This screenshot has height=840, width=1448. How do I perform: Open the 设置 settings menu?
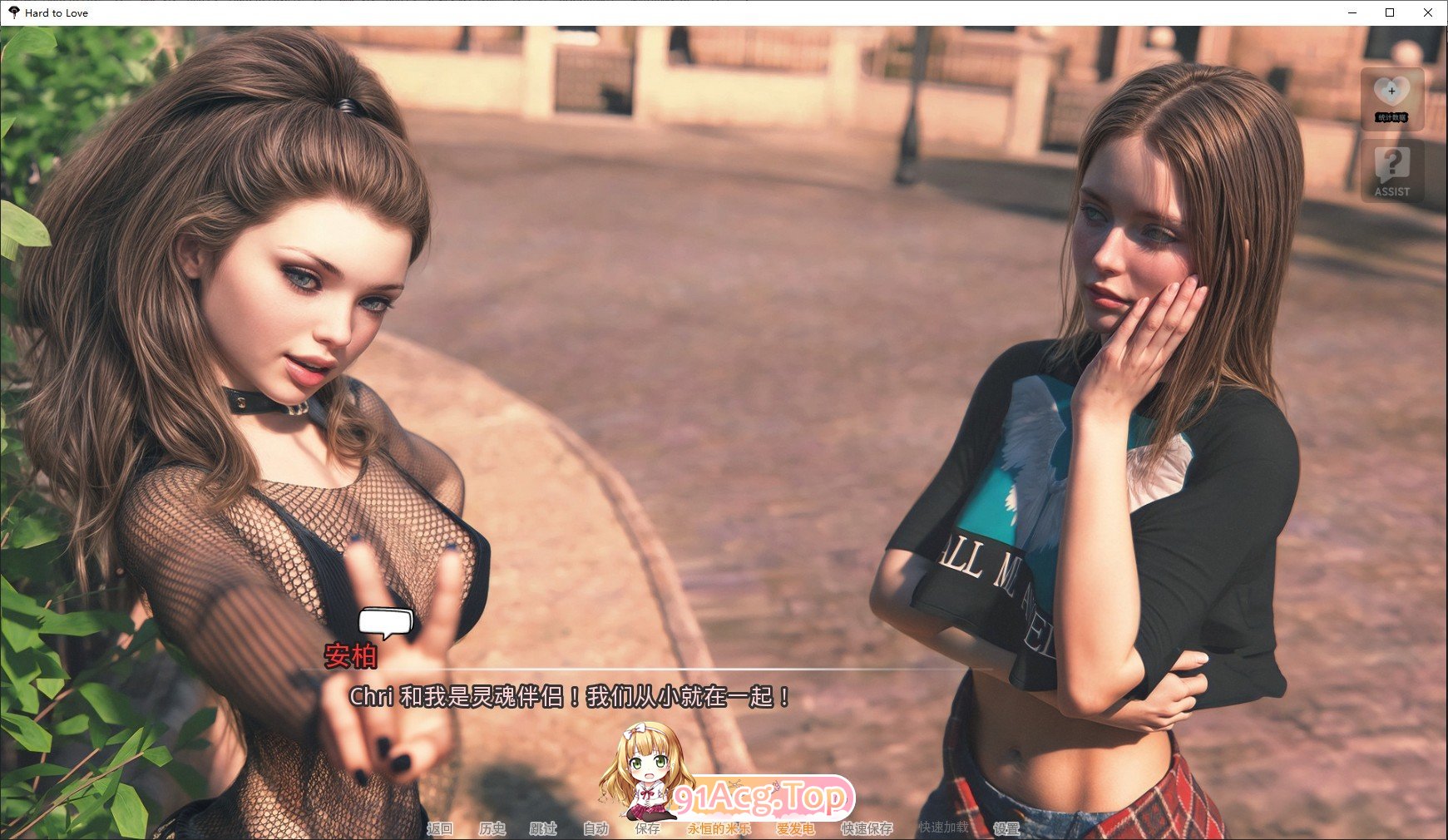(1006, 828)
